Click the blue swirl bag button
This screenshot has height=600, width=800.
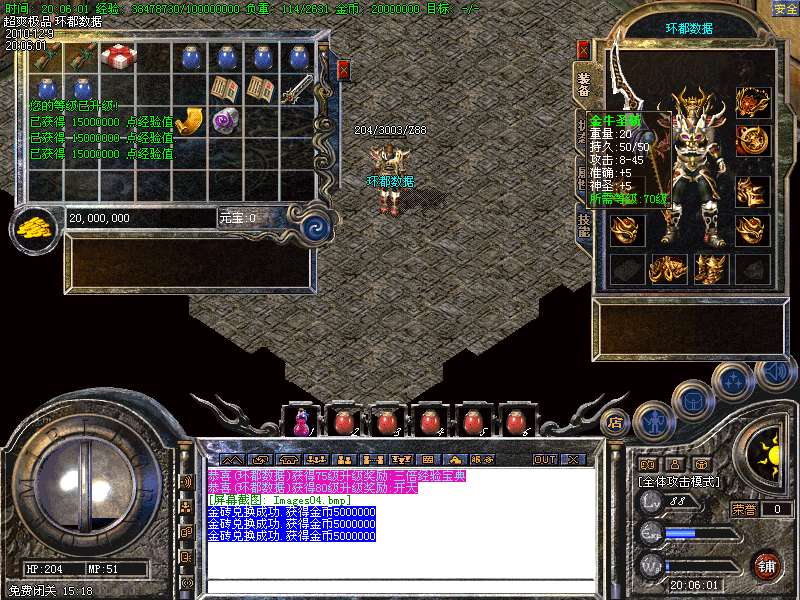316,224
